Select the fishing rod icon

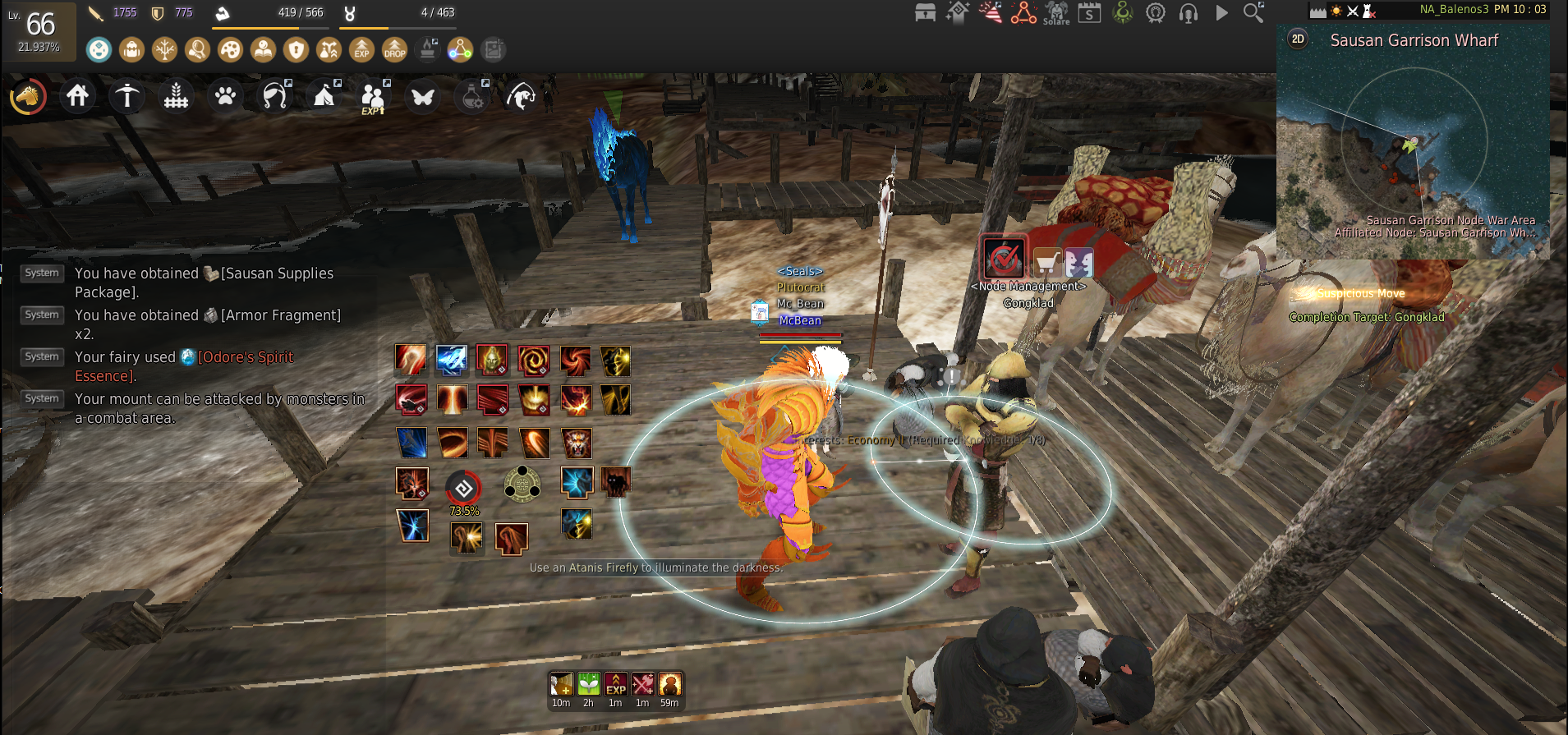522,96
